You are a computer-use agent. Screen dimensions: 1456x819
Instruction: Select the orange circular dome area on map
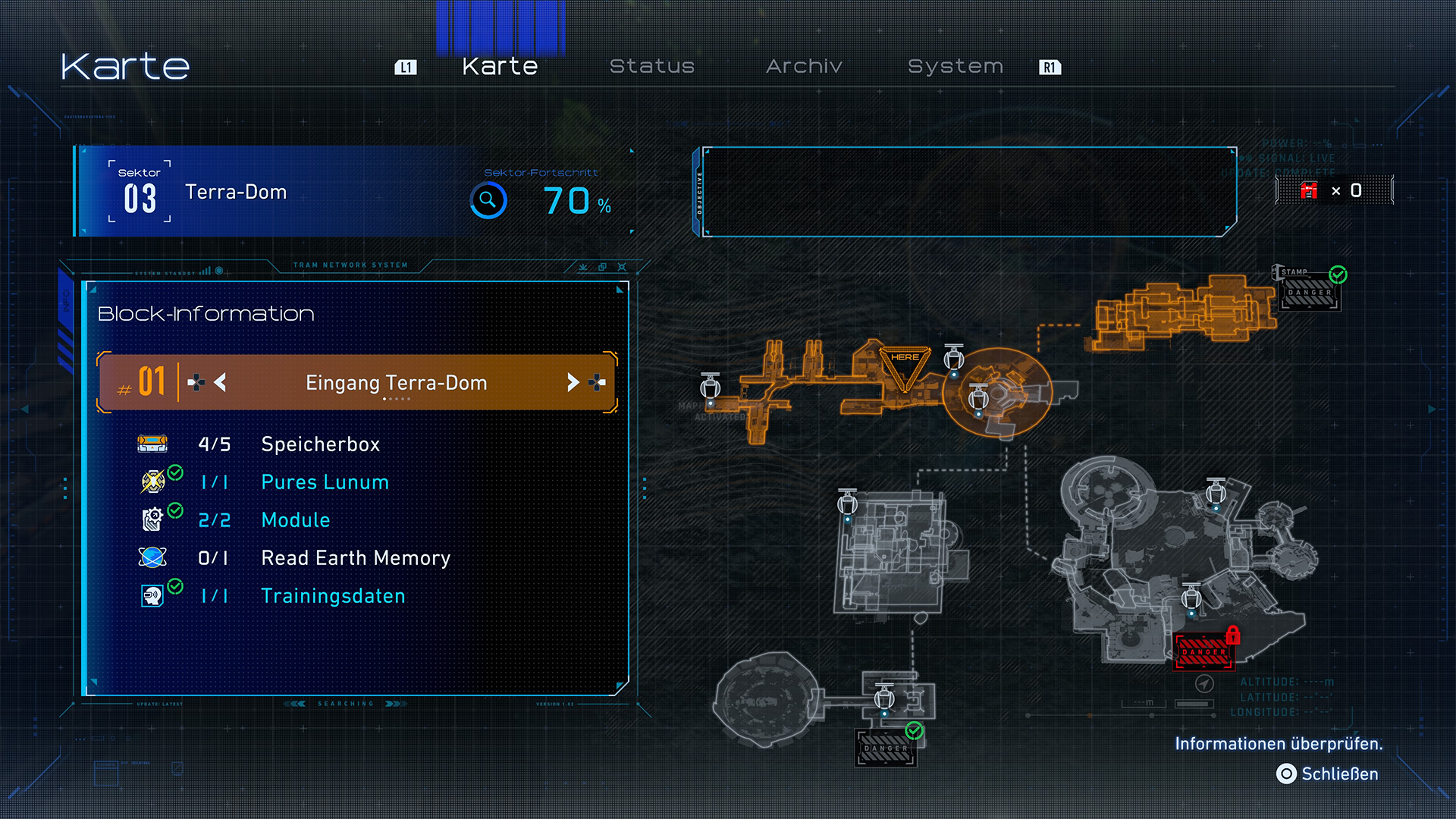coord(999,393)
